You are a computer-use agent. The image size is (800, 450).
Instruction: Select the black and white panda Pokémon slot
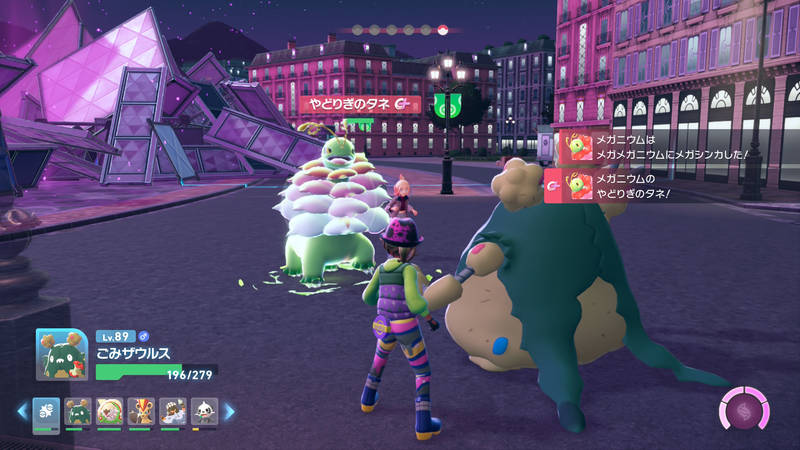pyautogui.click(x=203, y=411)
